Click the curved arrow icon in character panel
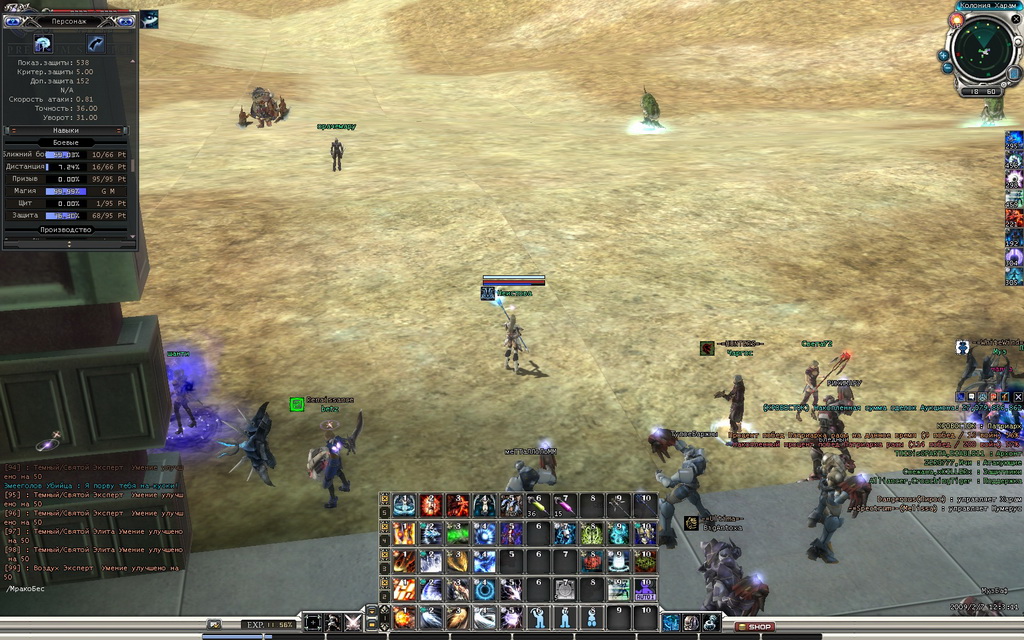Image resolution: width=1024 pixels, height=640 pixels. (x=96, y=44)
